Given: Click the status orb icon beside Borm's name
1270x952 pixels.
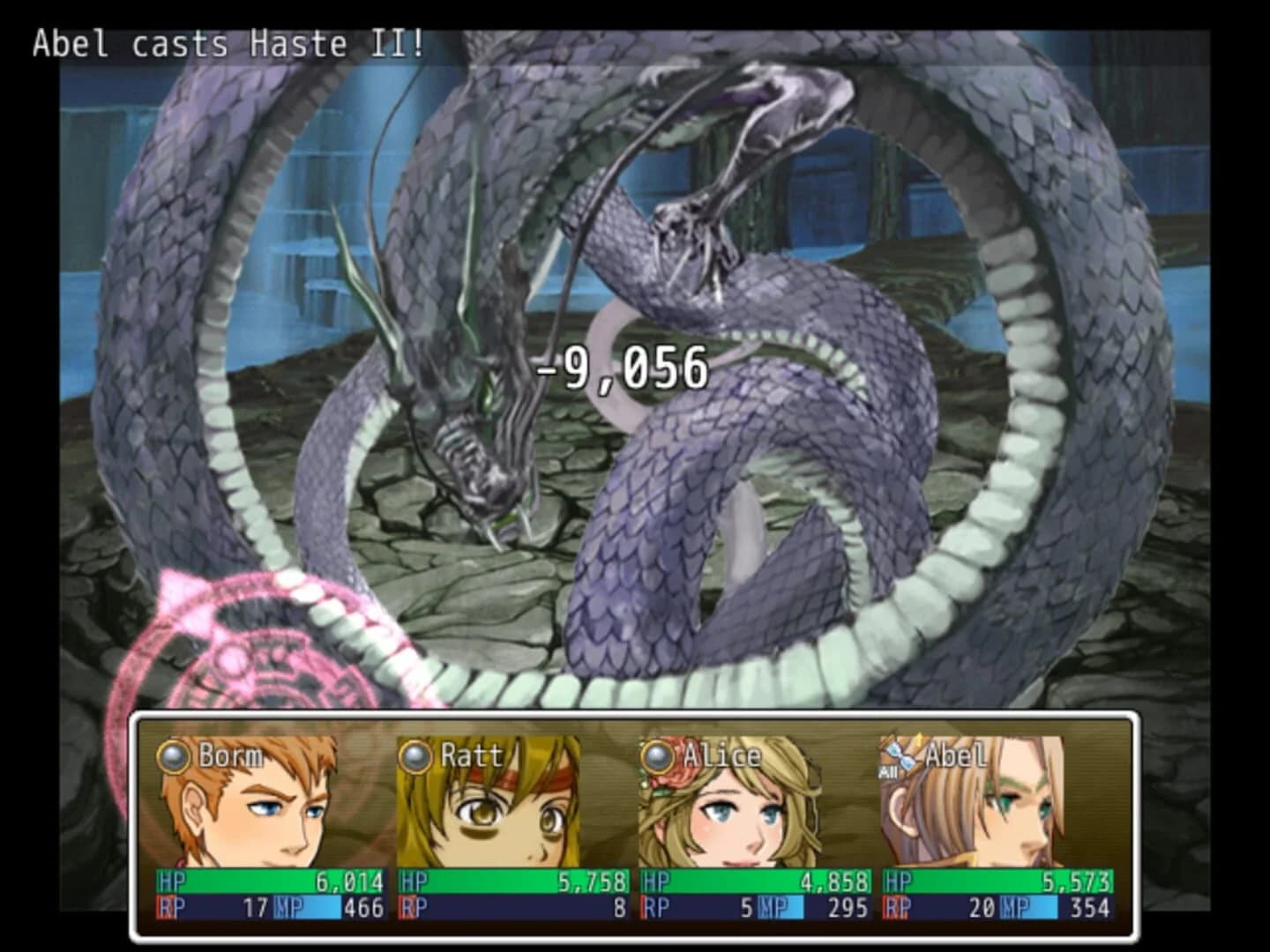Looking at the screenshot, I should point(173,755).
